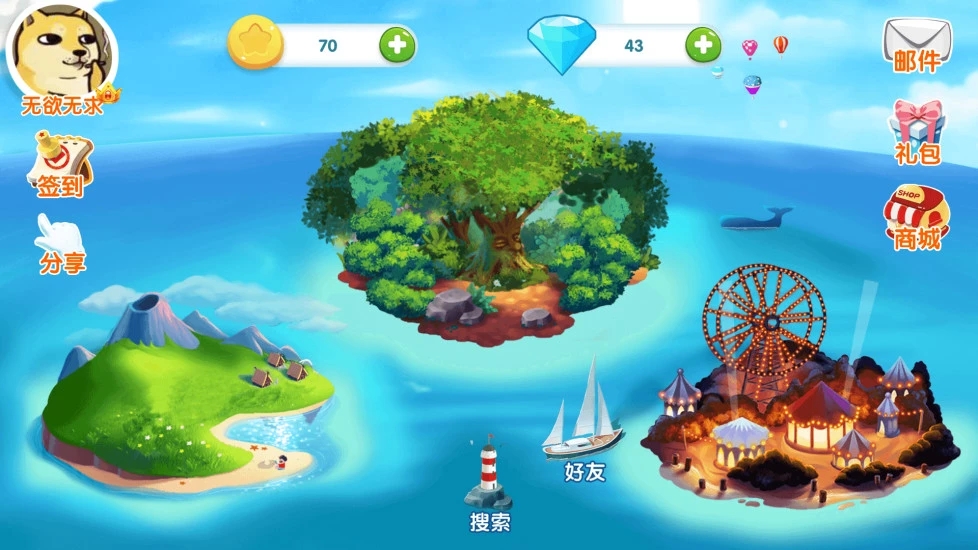Buy more blue diamonds

[x=703, y=45]
